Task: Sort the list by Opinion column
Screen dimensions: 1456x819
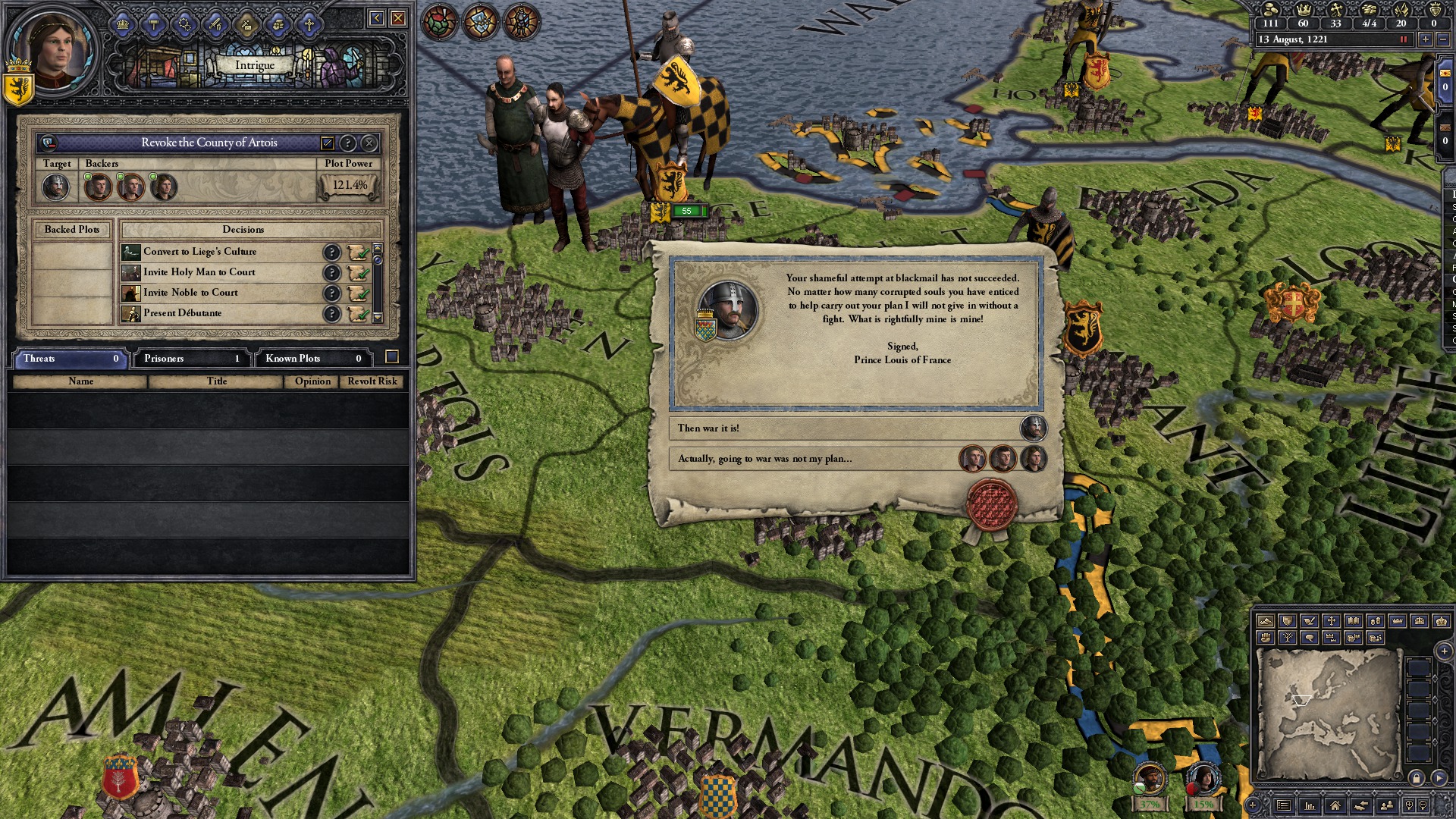Action: [x=312, y=381]
